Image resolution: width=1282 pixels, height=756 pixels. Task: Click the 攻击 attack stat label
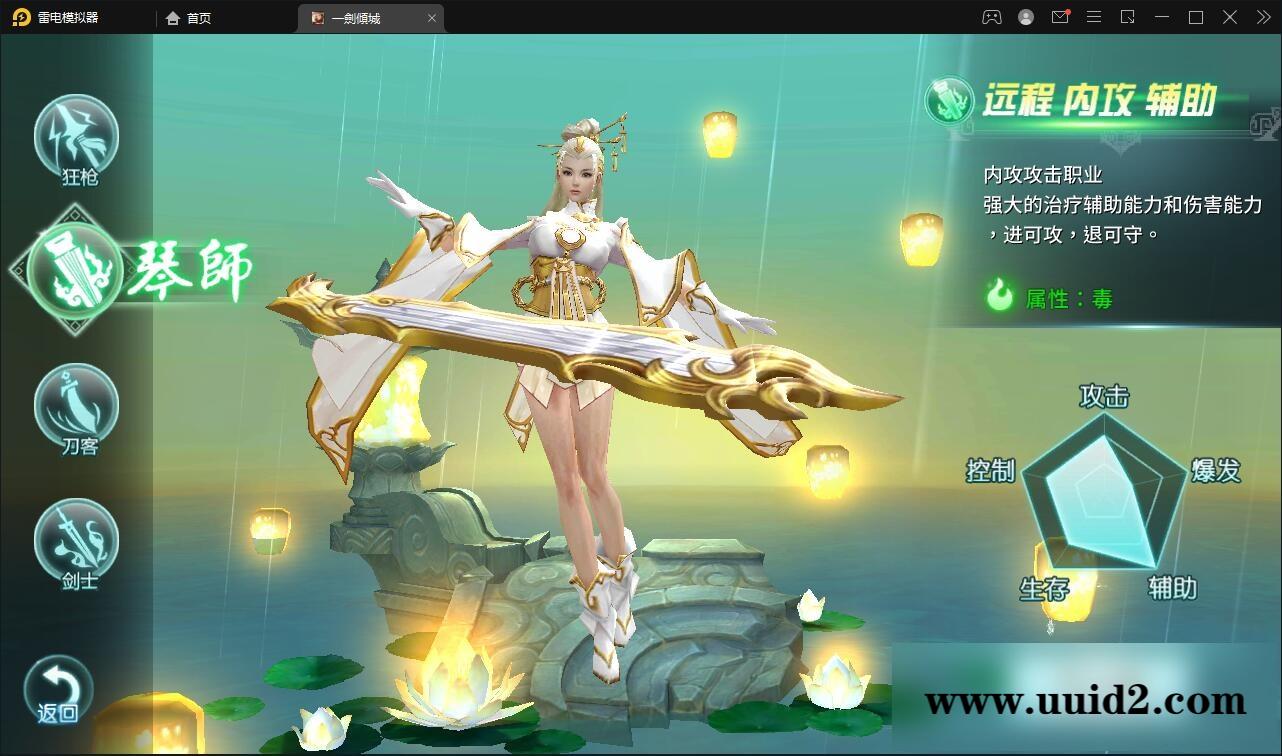pos(1104,397)
